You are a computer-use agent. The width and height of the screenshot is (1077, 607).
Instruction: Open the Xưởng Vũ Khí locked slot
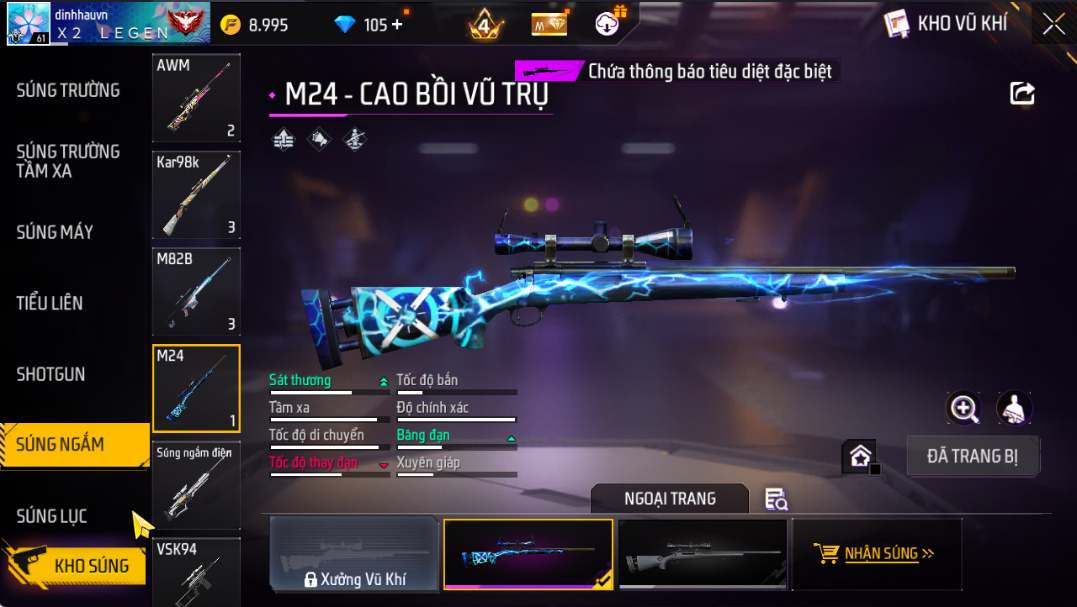tap(354, 554)
